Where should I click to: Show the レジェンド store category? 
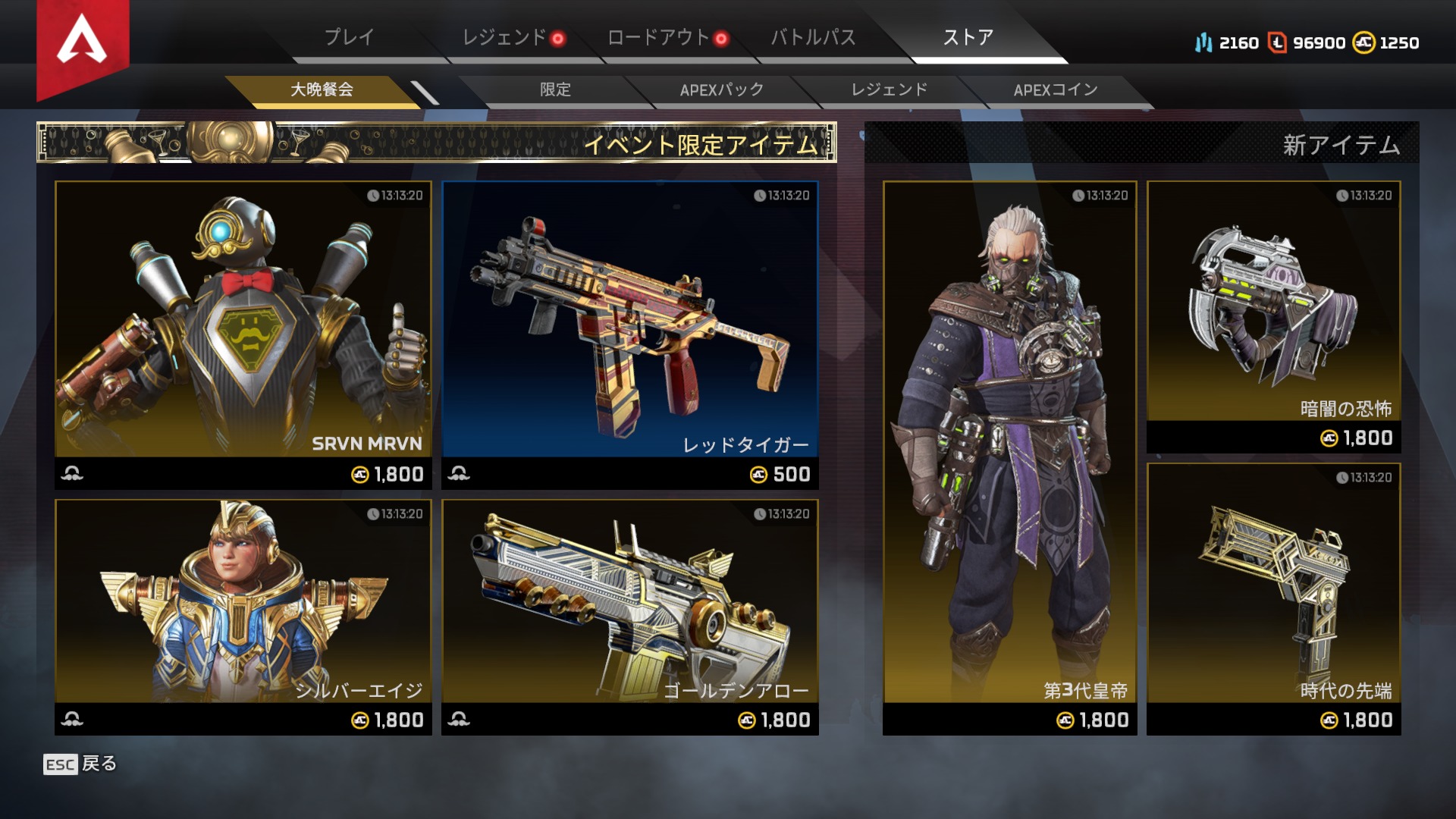pyautogui.click(x=889, y=89)
